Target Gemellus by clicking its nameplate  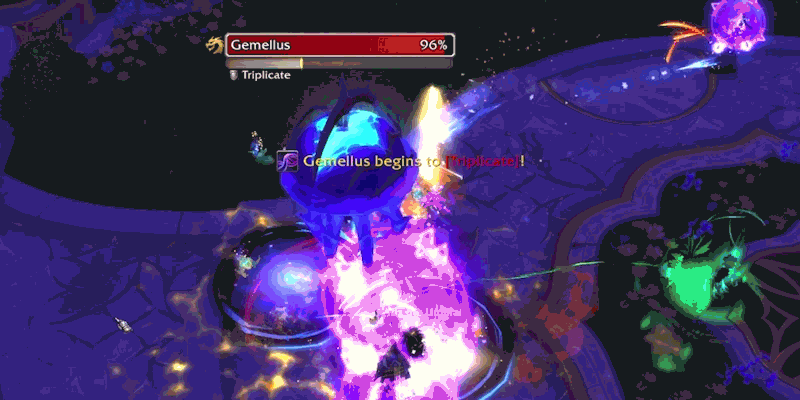[339, 45]
